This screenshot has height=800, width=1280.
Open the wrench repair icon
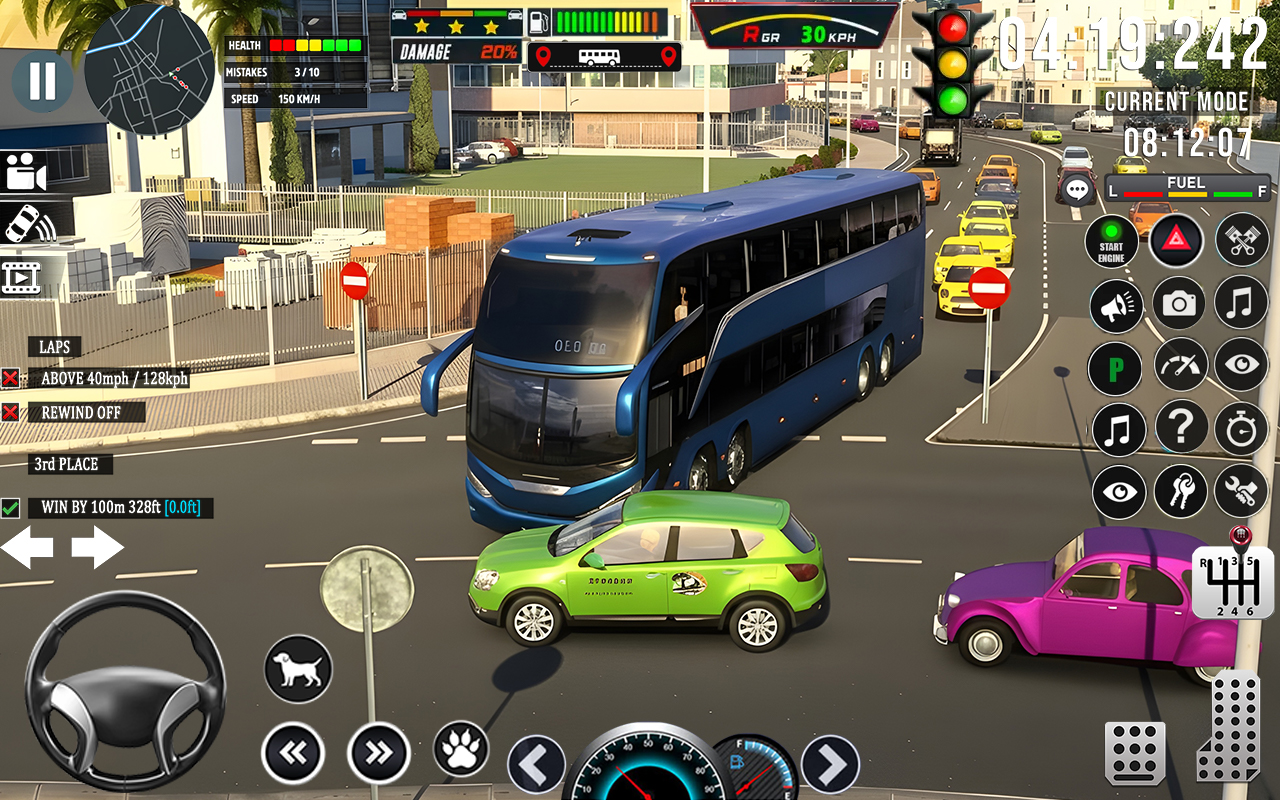1240,491
